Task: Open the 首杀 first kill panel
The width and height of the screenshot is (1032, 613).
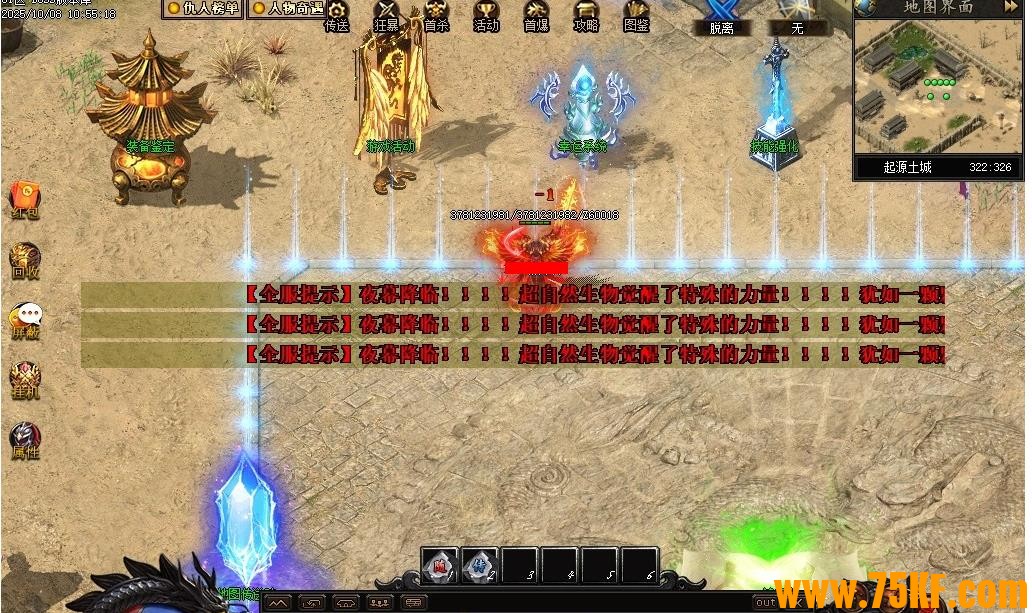Action: click(x=436, y=16)
